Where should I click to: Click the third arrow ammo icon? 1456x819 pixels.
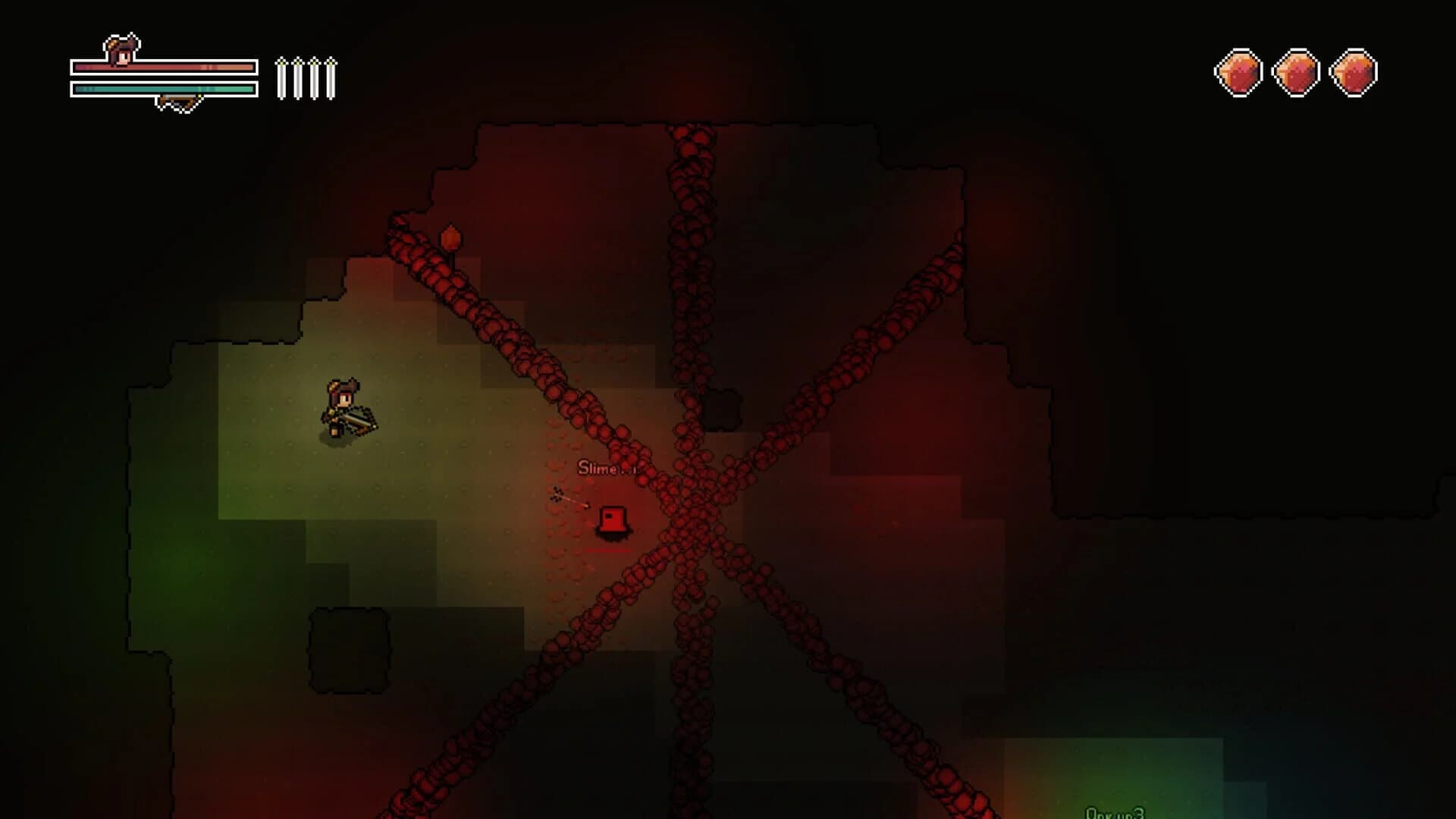(x=314, y=76)
